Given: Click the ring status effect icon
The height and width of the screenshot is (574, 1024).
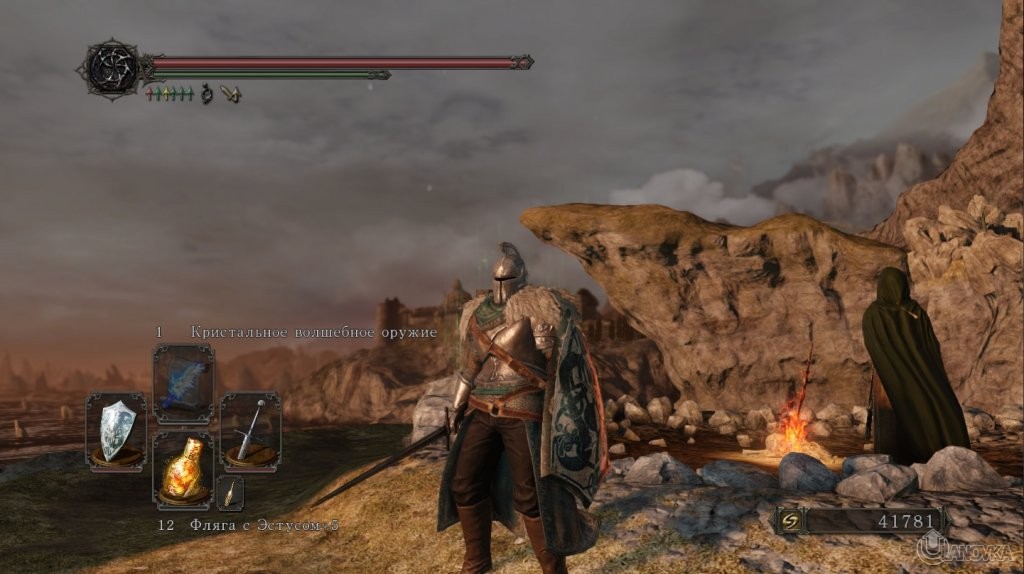Looking at the screenshot, I should (208, 94).
